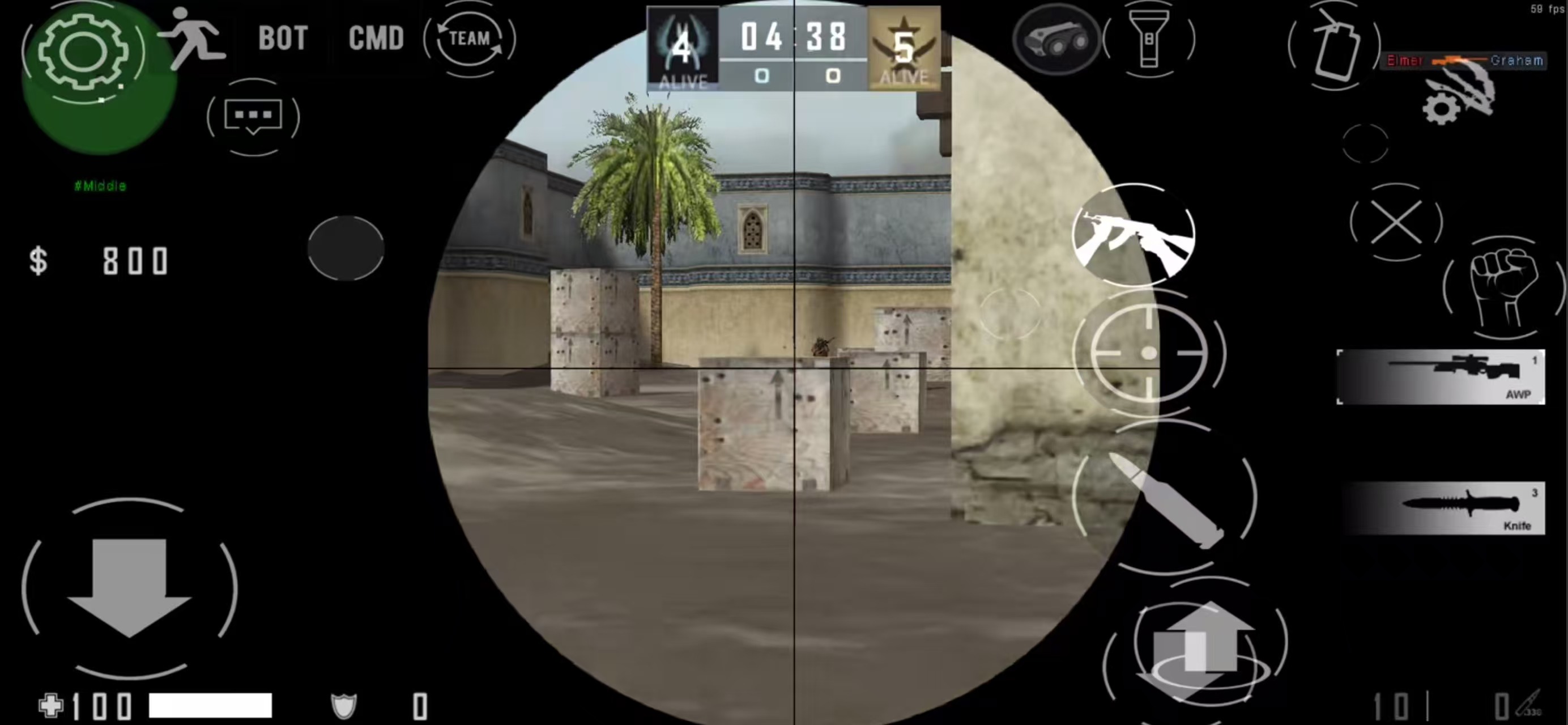Tap the X cancel button

click(x=1396, y=222)
